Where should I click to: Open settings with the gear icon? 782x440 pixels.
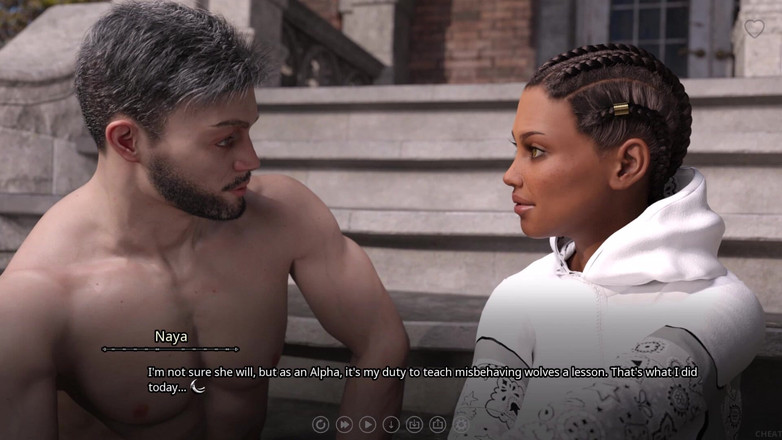point(461,425)
